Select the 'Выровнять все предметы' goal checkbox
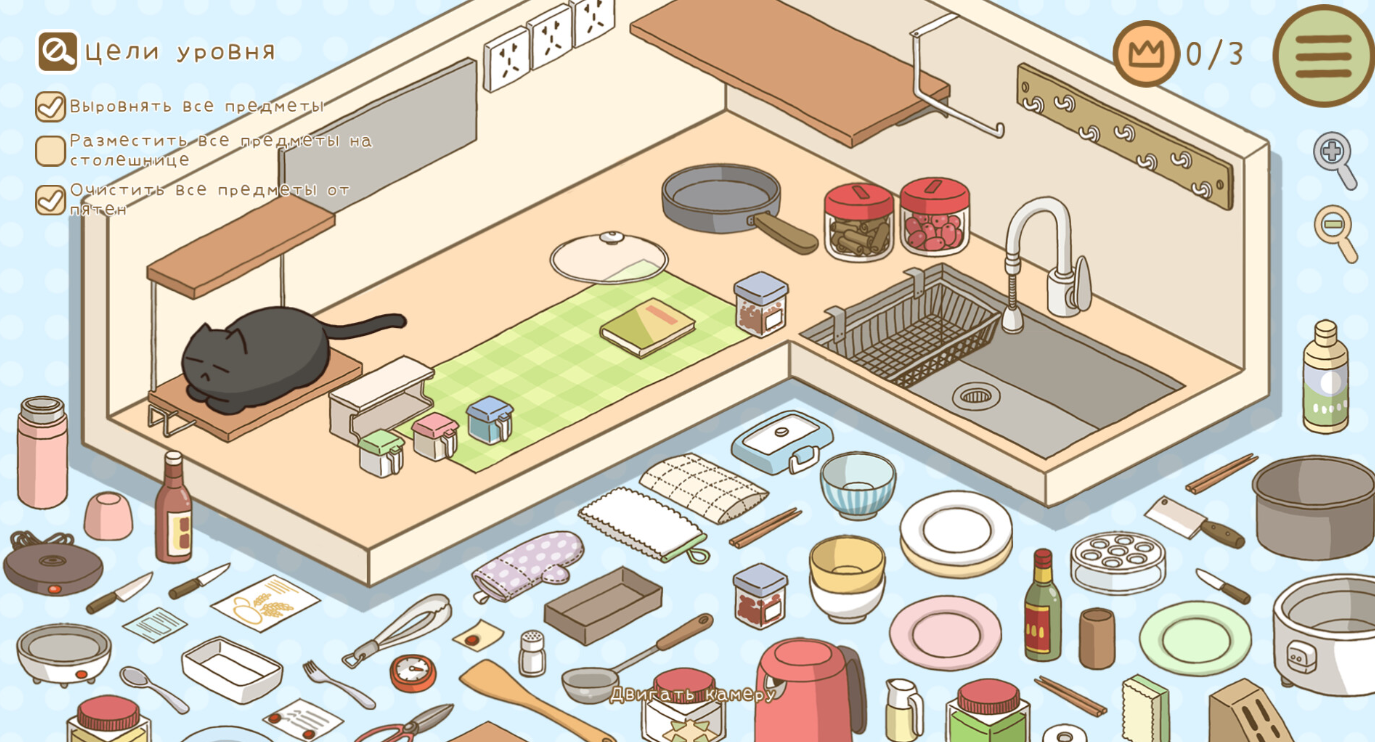1375x742 pixels. [50, 106]
